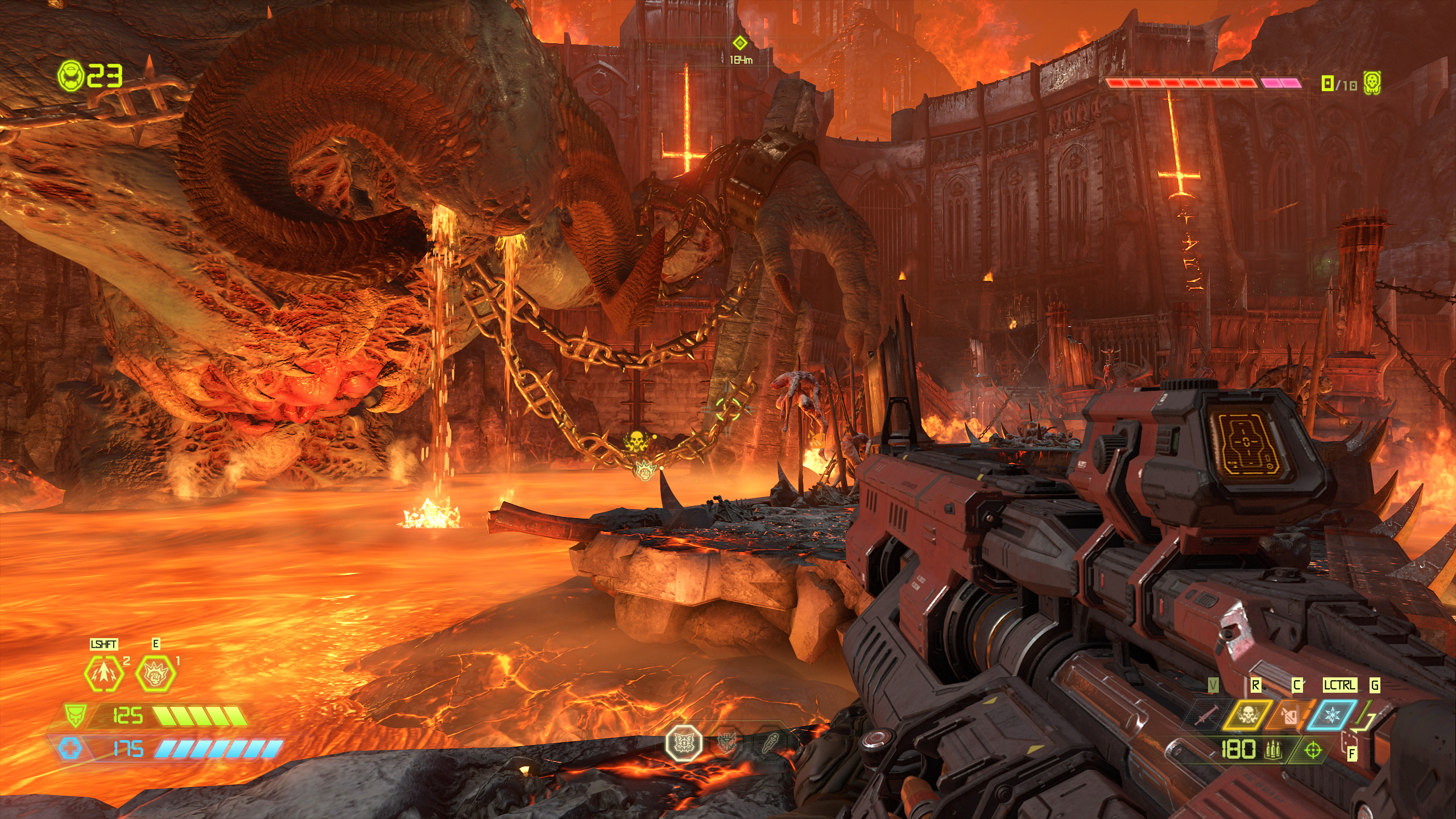The image size is (1456, 819).
Task: Select the green objective waypoint marker
Action: coord(739,43)
